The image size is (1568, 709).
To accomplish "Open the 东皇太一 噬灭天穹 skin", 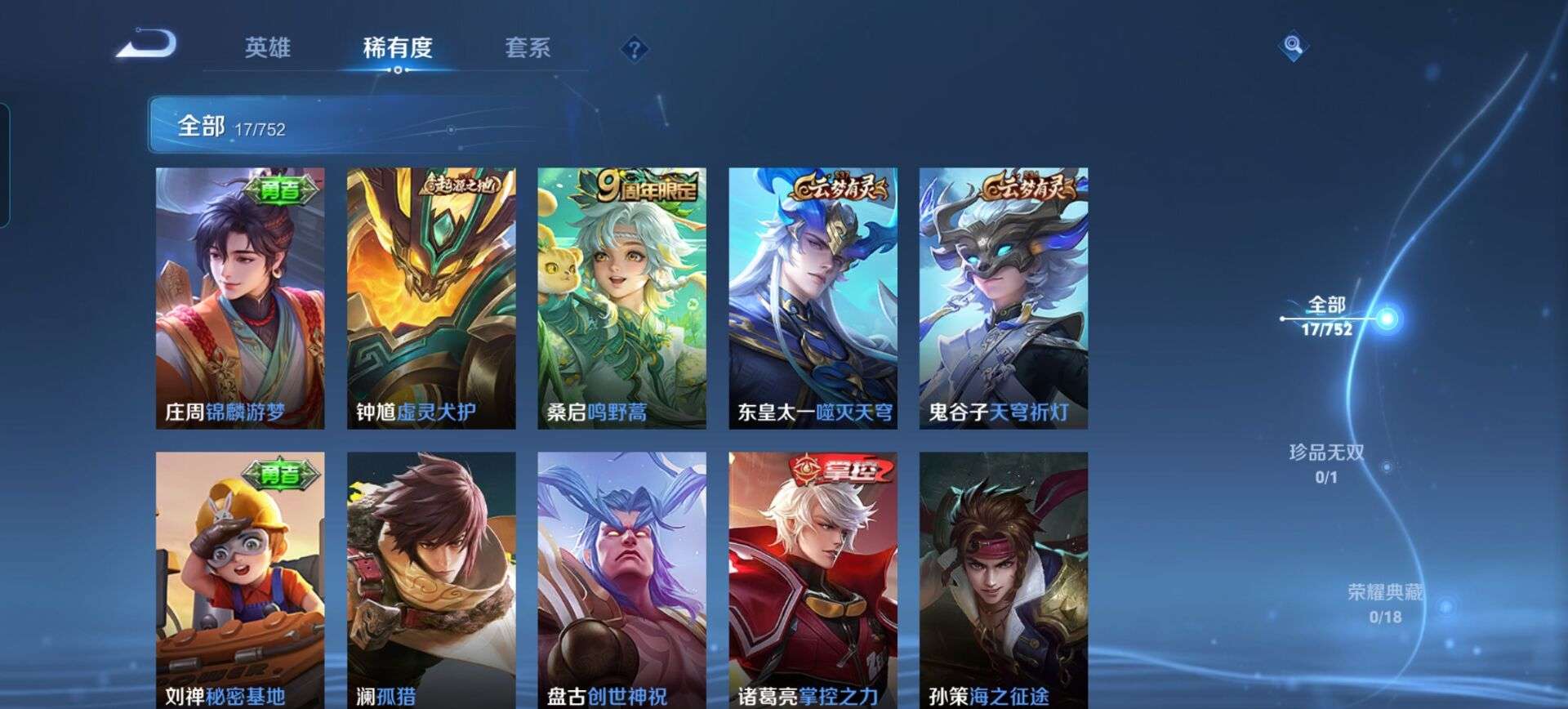I will [813, 294].
